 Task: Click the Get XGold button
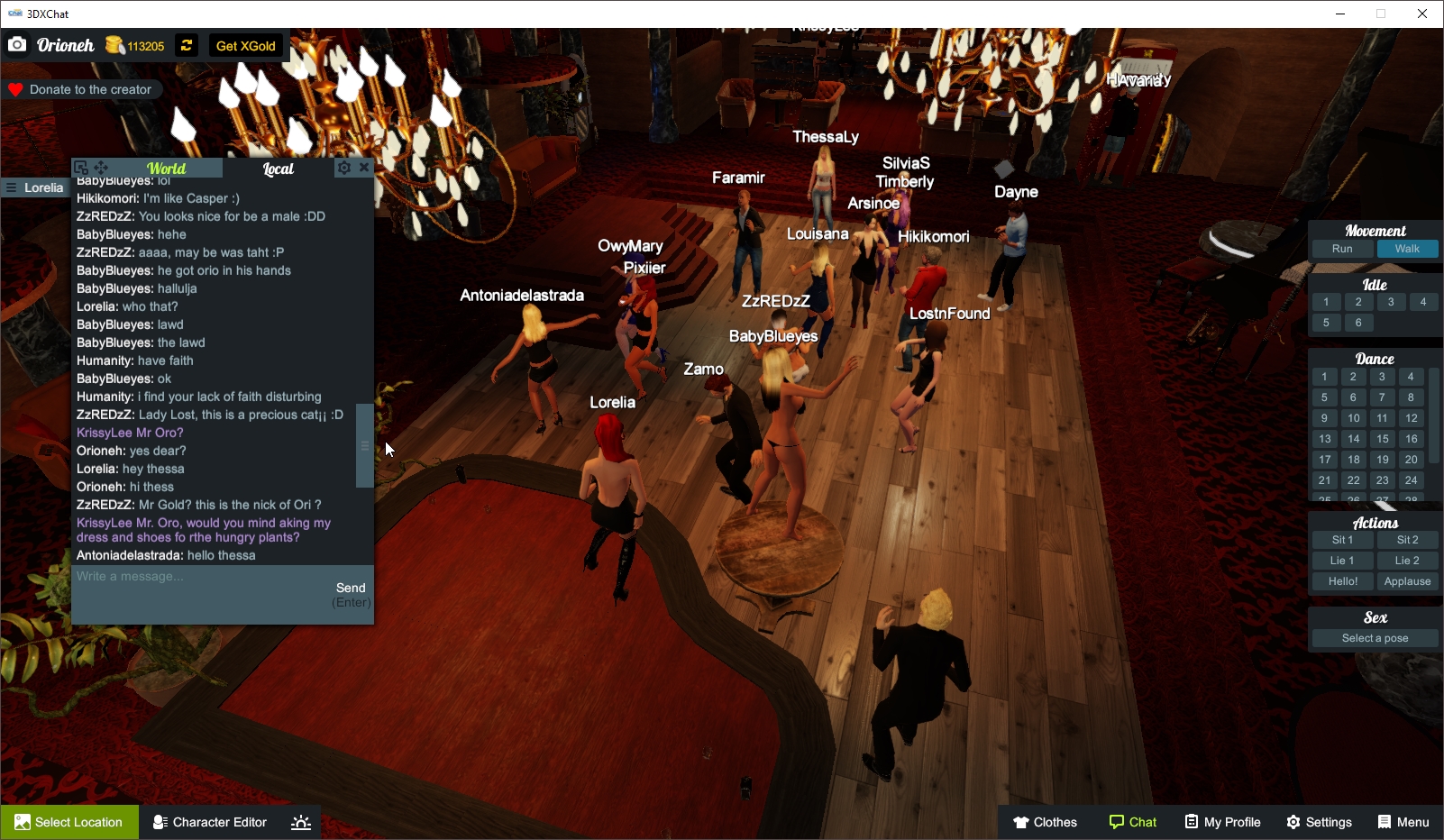[x=244, y=45]
